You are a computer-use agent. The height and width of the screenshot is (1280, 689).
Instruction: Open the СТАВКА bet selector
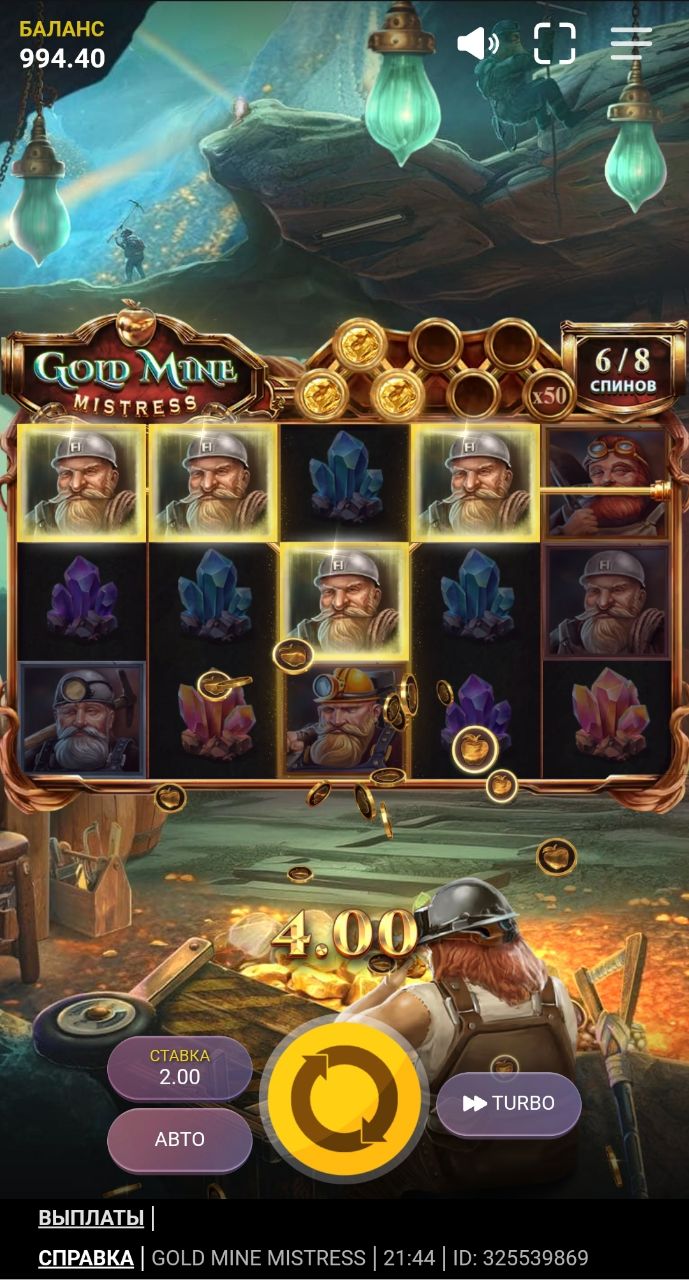tap(180, 1068)
